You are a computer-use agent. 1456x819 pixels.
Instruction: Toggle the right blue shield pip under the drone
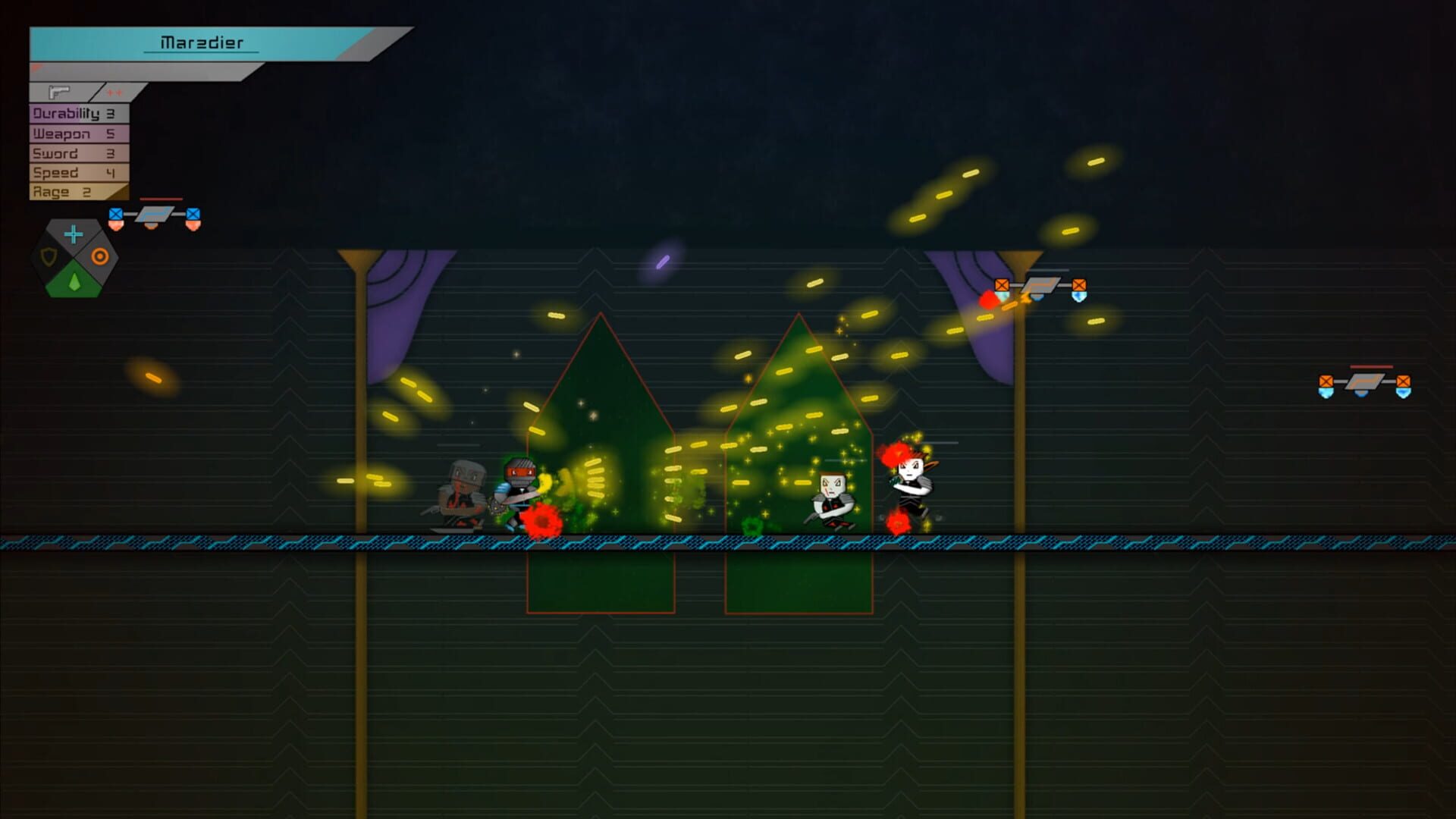[x=1079, y=298]
